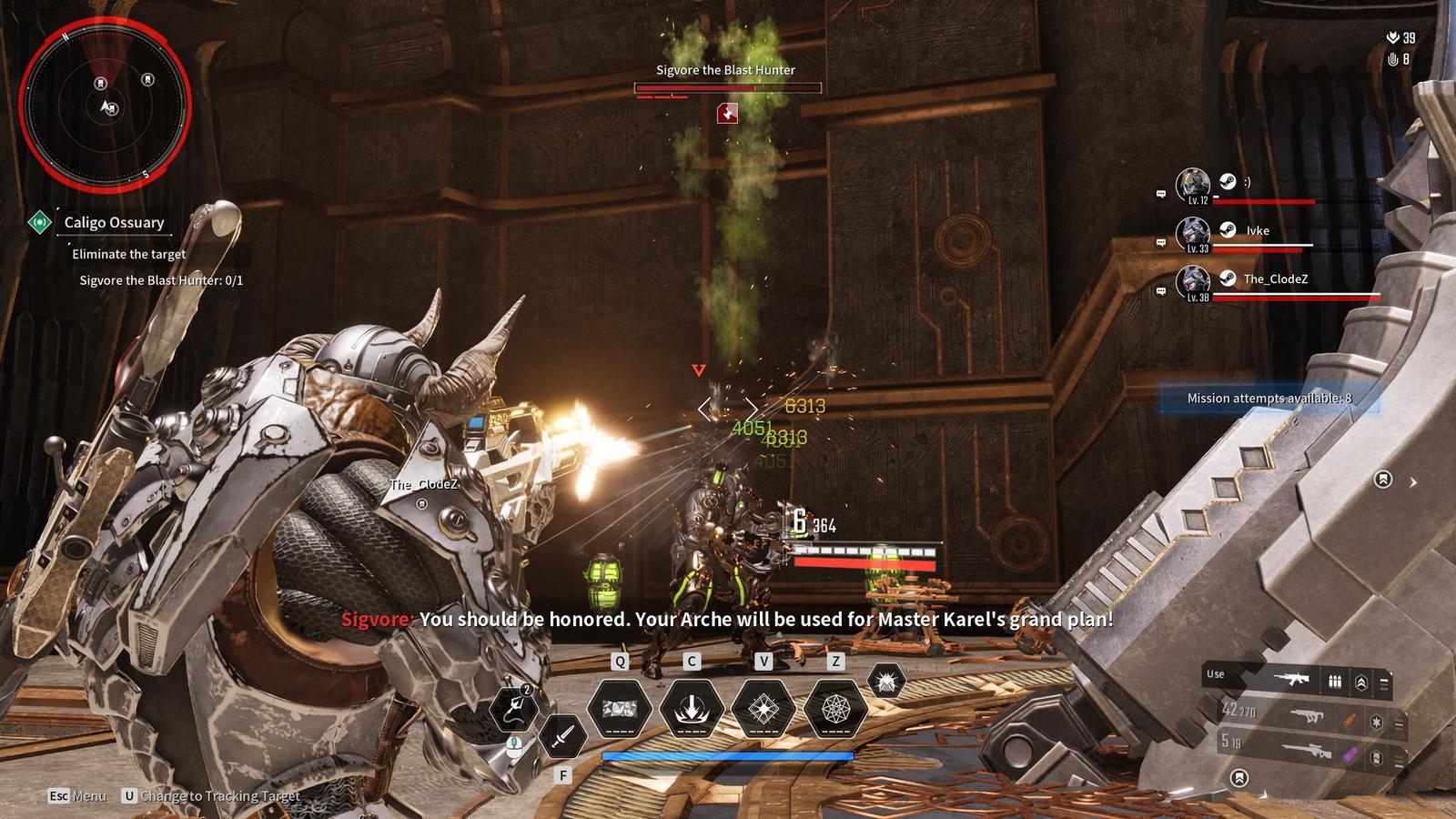Viewport: 1456px width, 819px height.
Task: Click the Mission attempts available banner
Action: click(1269, 399)
